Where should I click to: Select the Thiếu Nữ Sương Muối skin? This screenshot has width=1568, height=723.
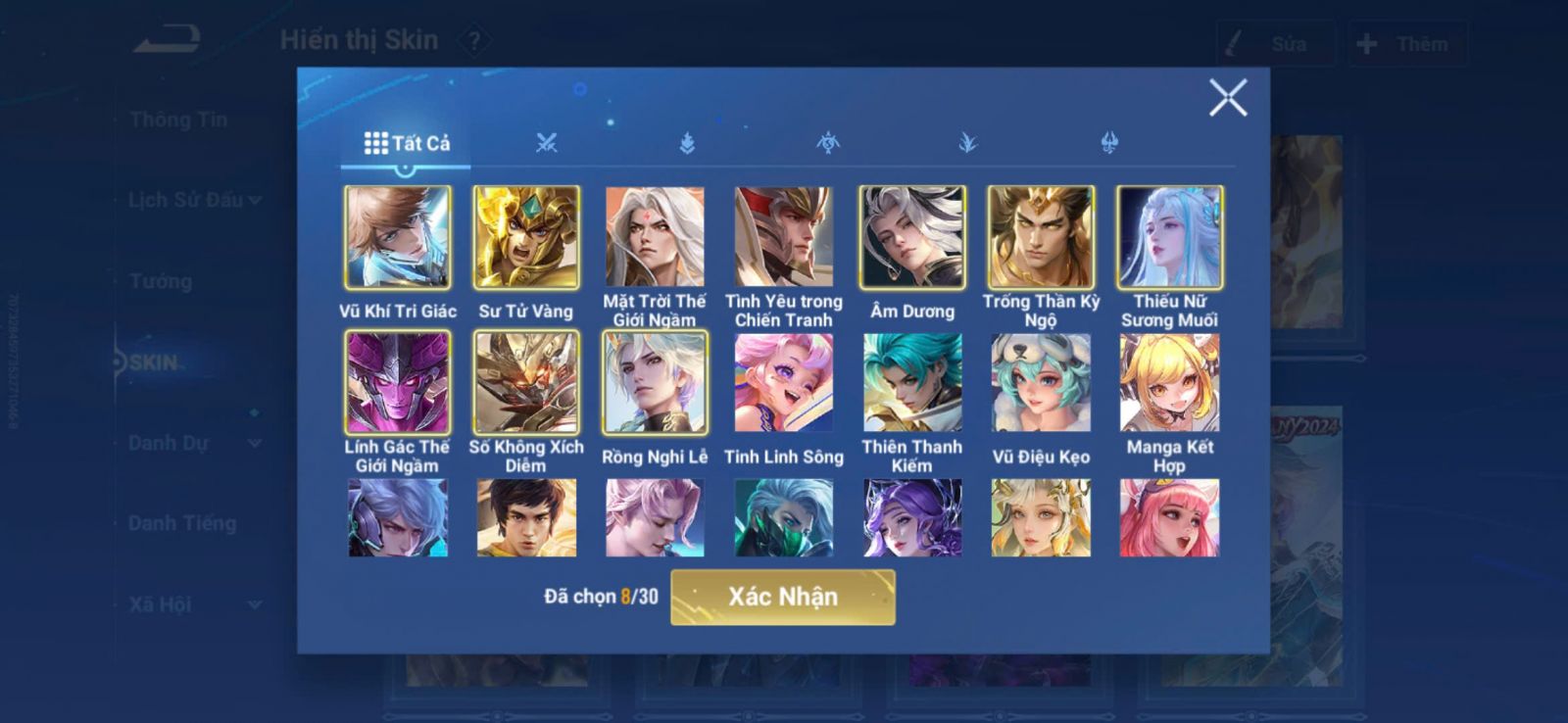(1170, 238)
